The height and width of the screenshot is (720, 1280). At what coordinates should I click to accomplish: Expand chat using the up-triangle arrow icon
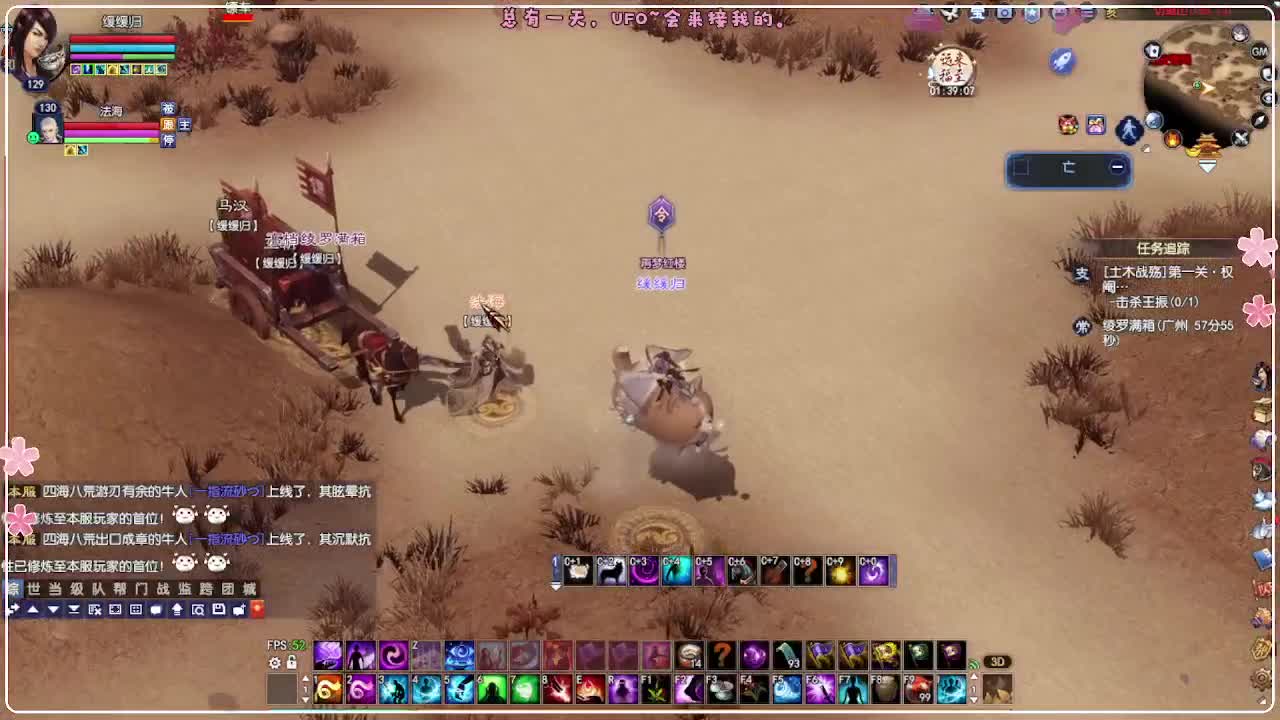pyautogui.click(x=34, y=610)
